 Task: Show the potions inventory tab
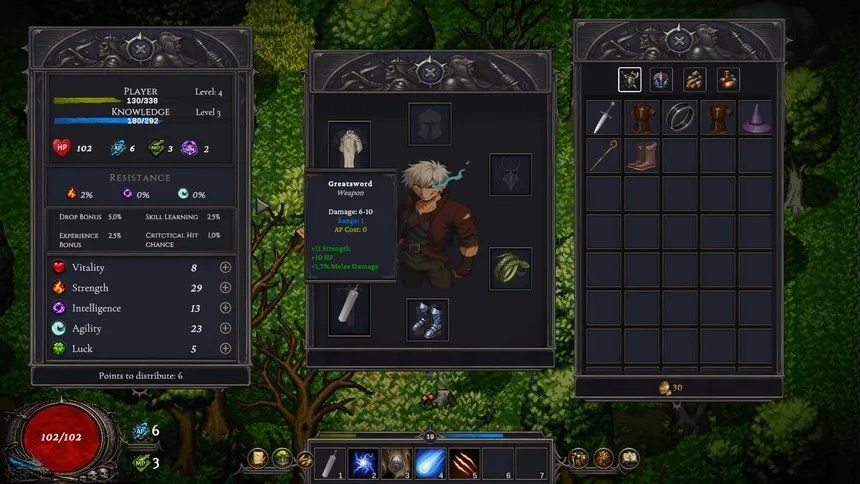pyautogui.click(x=728, y=79)
